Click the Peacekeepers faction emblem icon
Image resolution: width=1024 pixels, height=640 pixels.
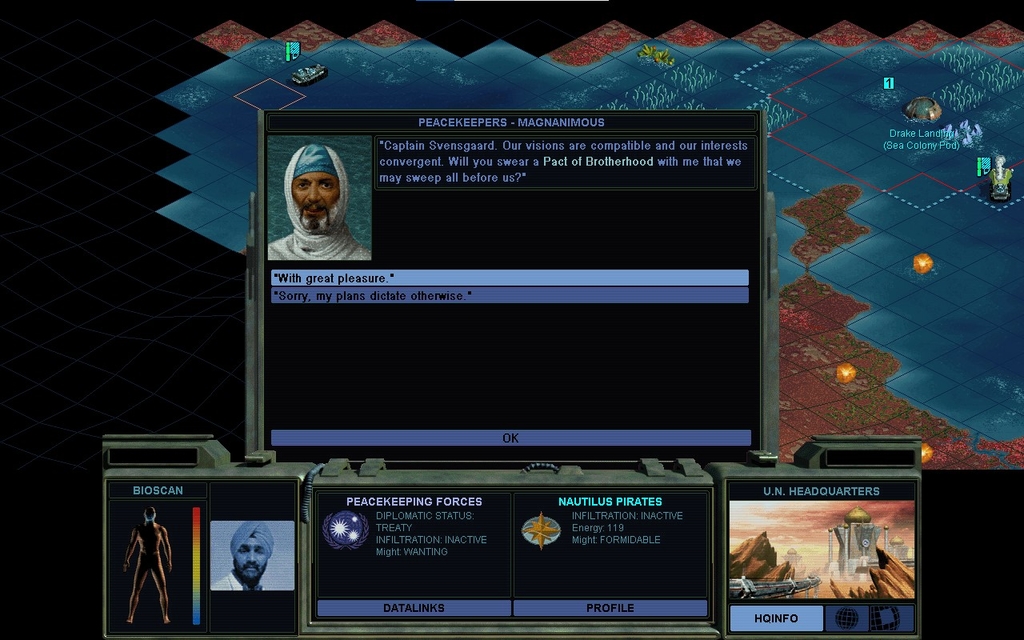345,530
